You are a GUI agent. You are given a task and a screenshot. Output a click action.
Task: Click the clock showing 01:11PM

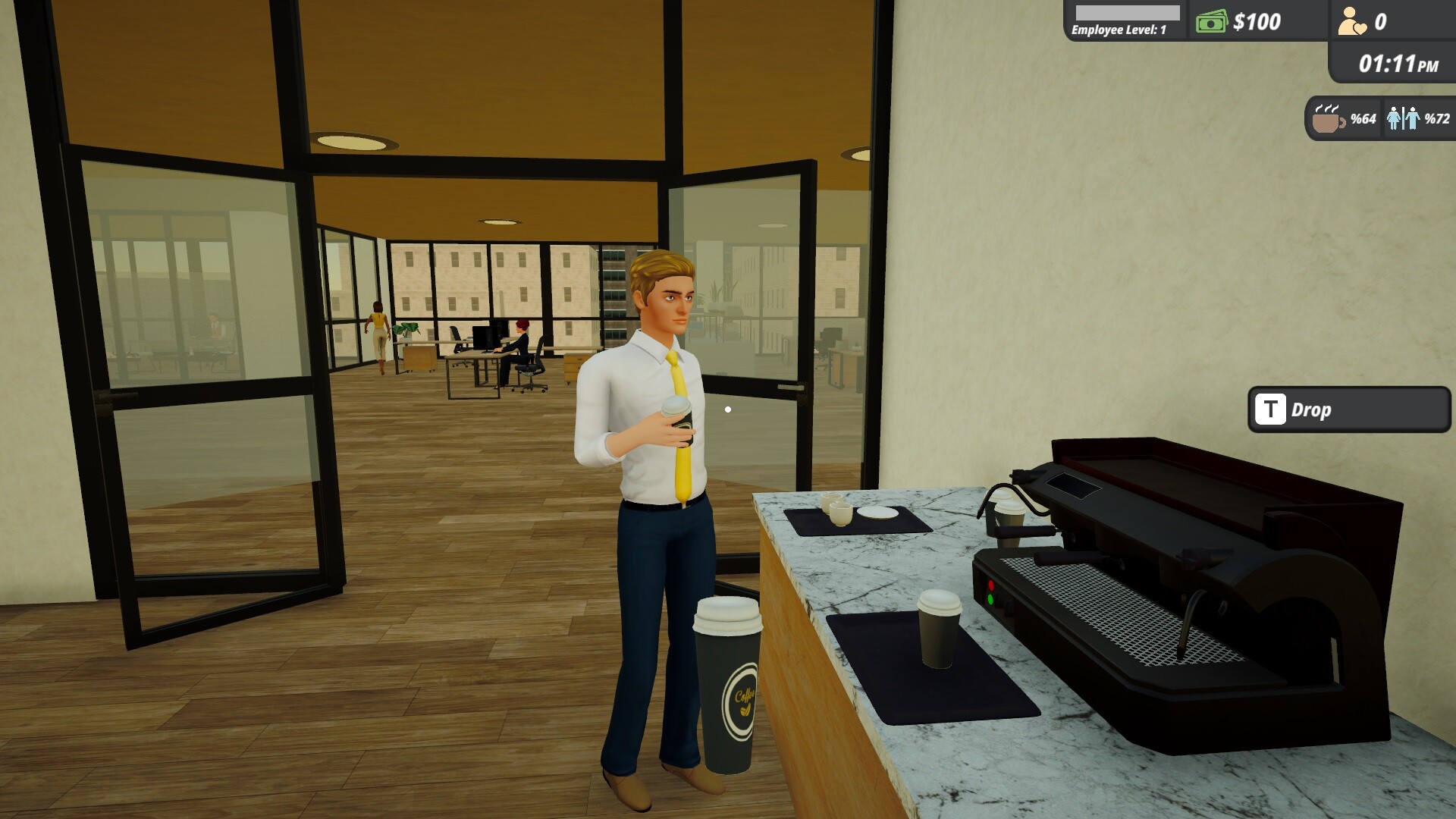point(1398,62)
